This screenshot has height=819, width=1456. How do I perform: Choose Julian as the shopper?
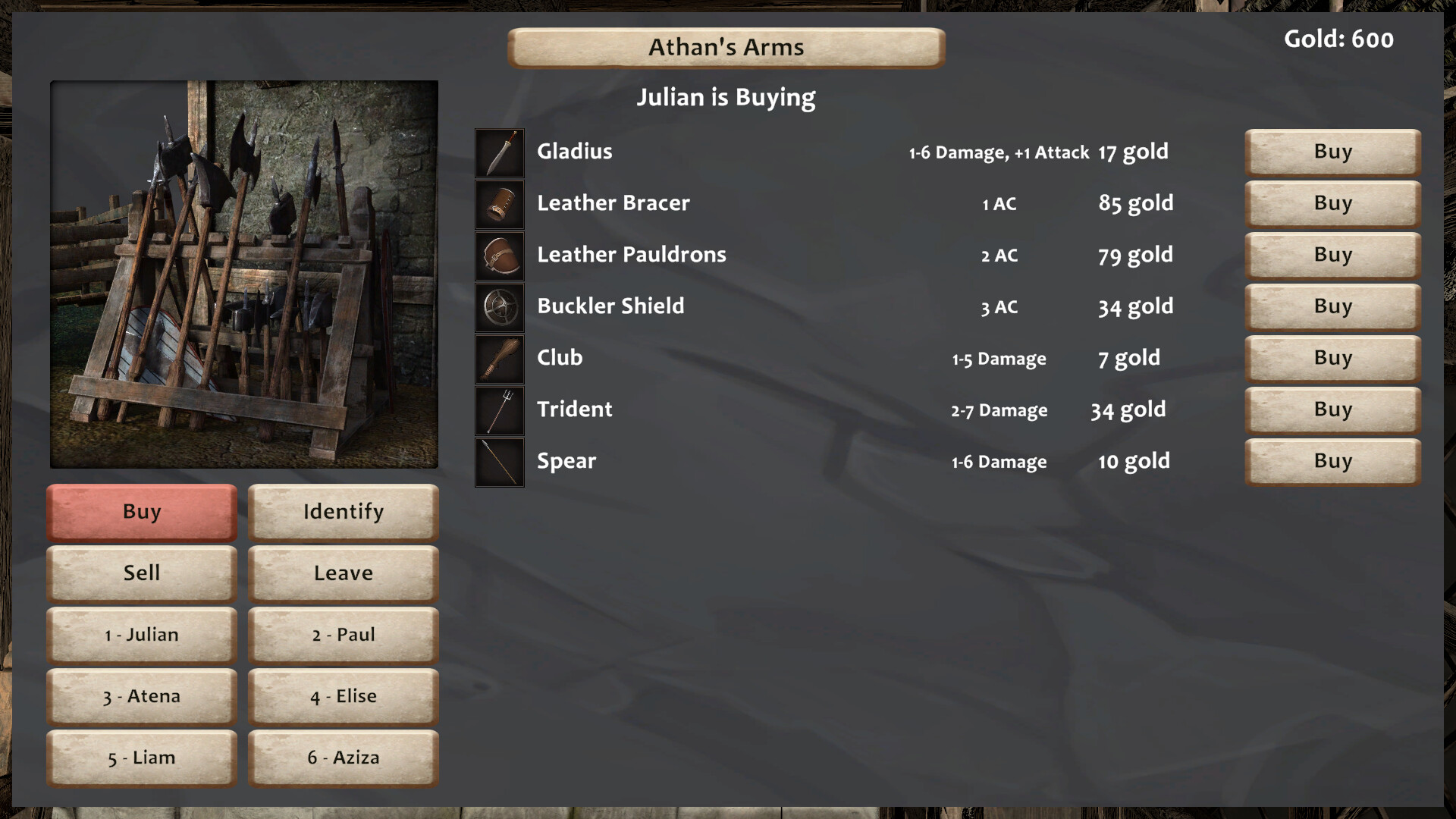tap(142, 635)
